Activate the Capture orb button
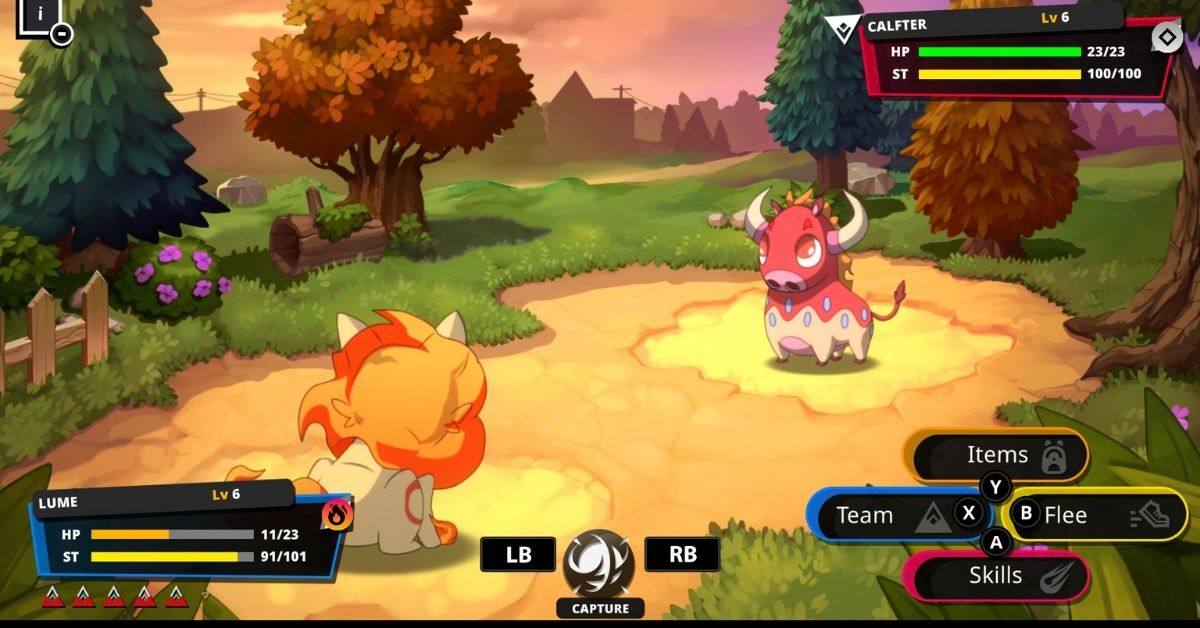Image resolution: width=1200 pixels, height=628 pixels. pos(599,563)
